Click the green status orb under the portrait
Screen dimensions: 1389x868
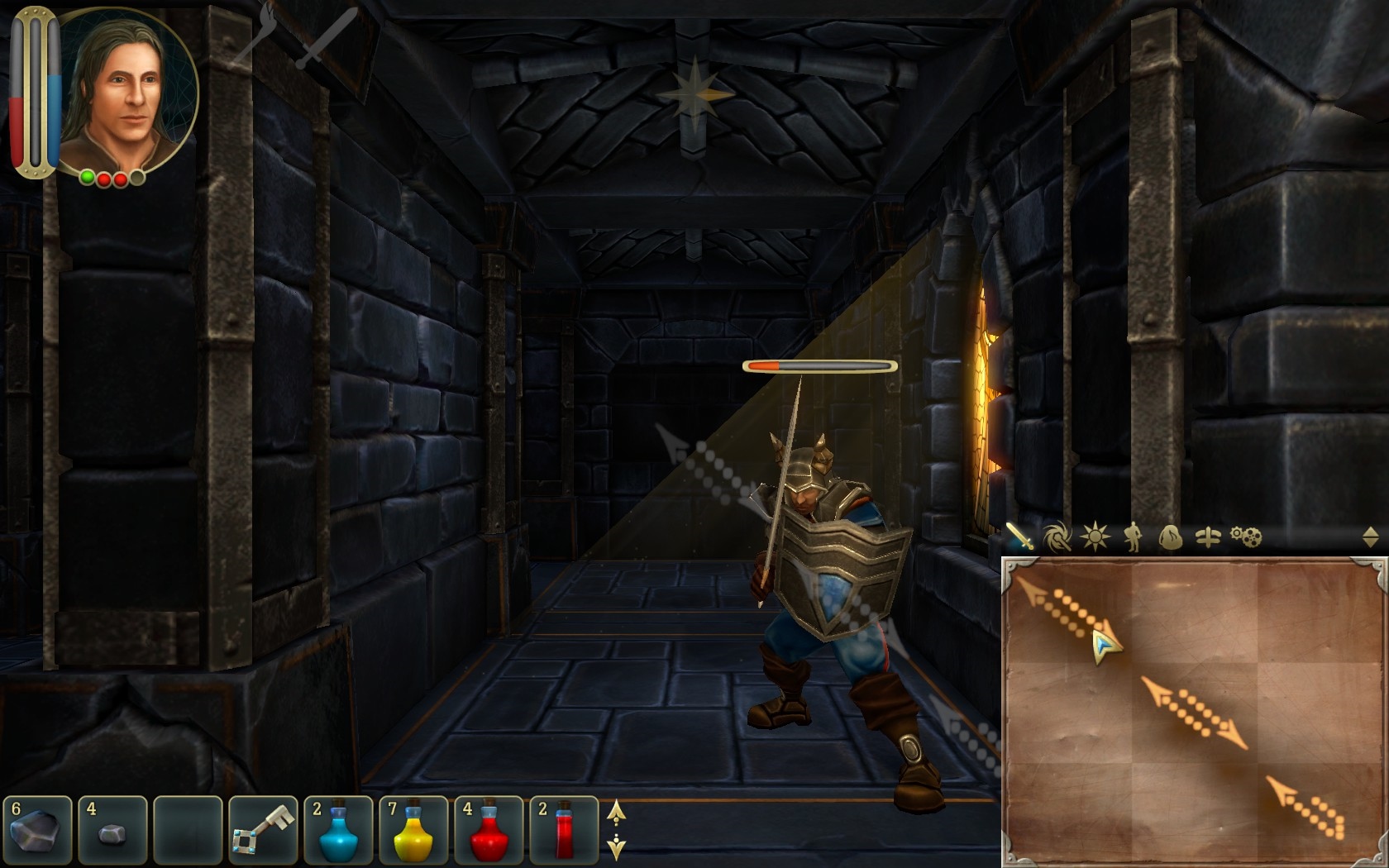[x=85, y=177]
